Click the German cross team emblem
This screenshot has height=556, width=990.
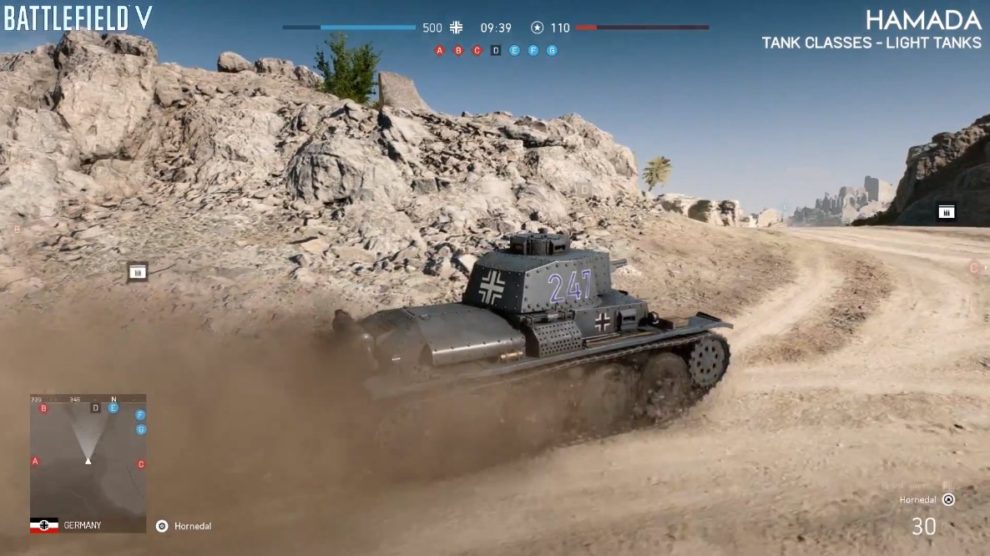point(457,28)
